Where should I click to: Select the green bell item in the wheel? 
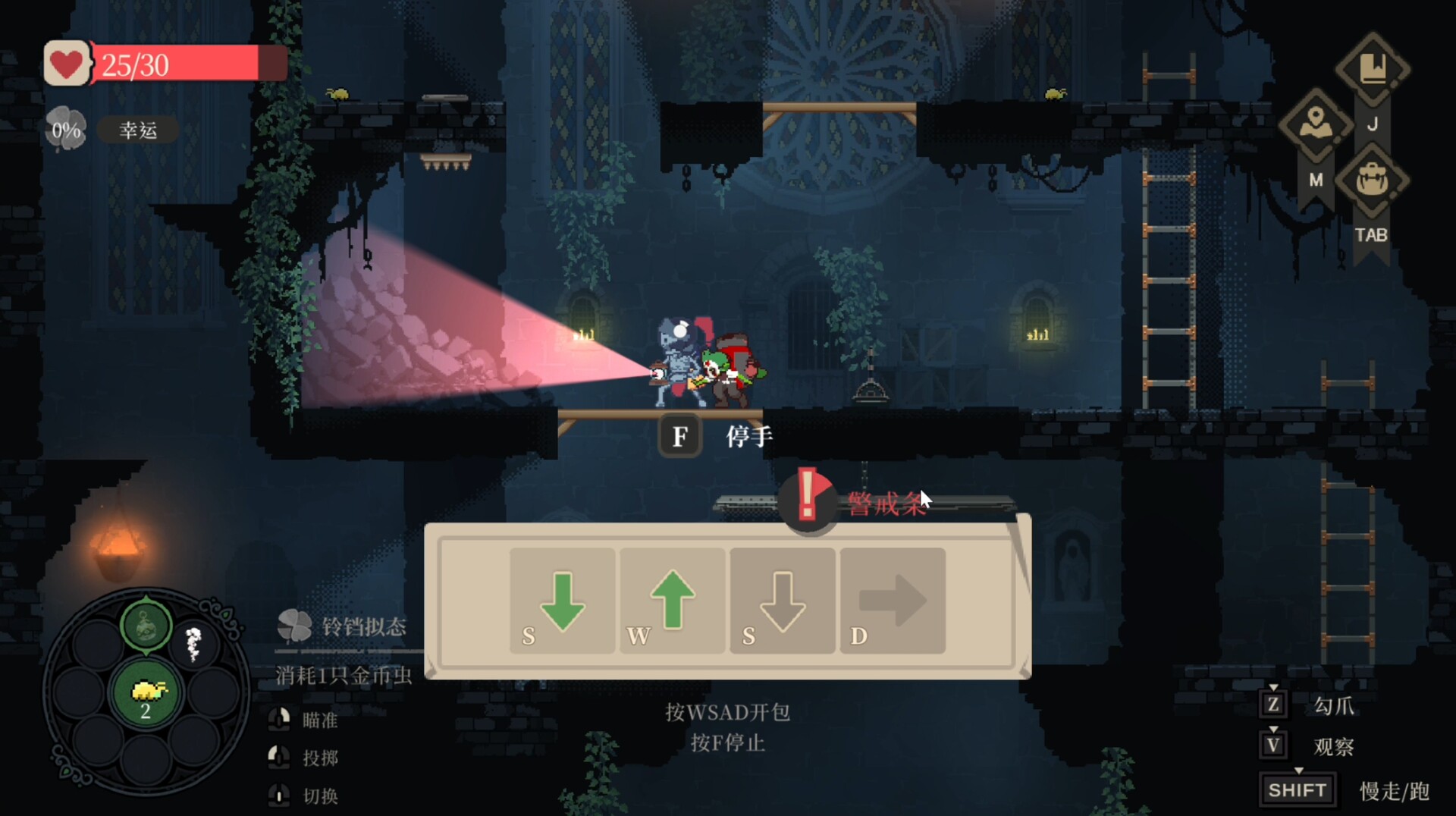pyautogui.click(x=146, y=626)
